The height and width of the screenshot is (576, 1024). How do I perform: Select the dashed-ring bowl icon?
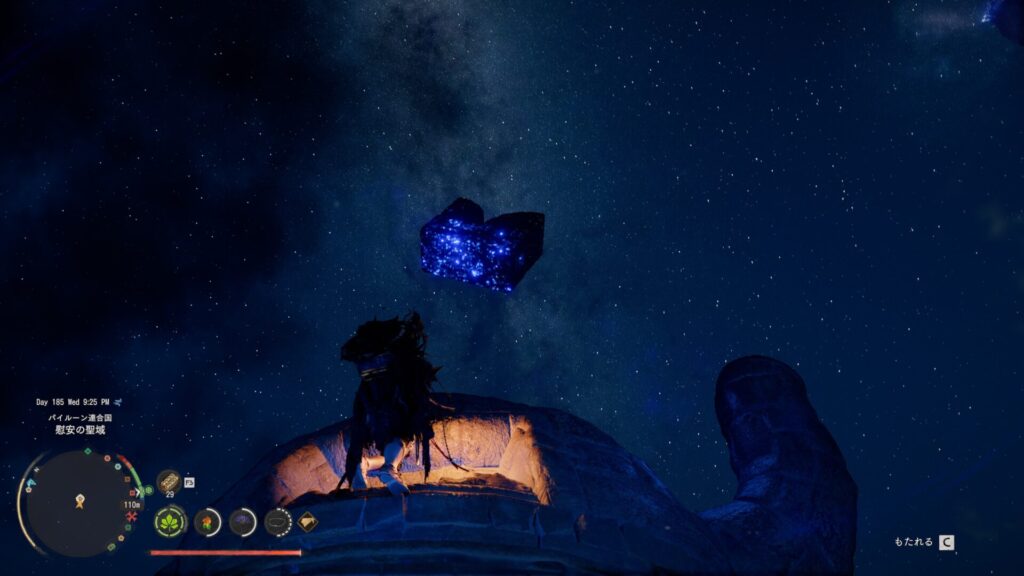point(277,522)
